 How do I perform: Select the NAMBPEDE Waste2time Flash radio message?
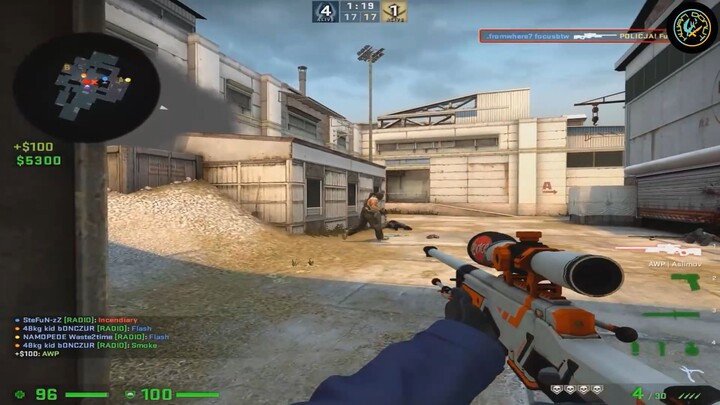[x=91, y=337]
